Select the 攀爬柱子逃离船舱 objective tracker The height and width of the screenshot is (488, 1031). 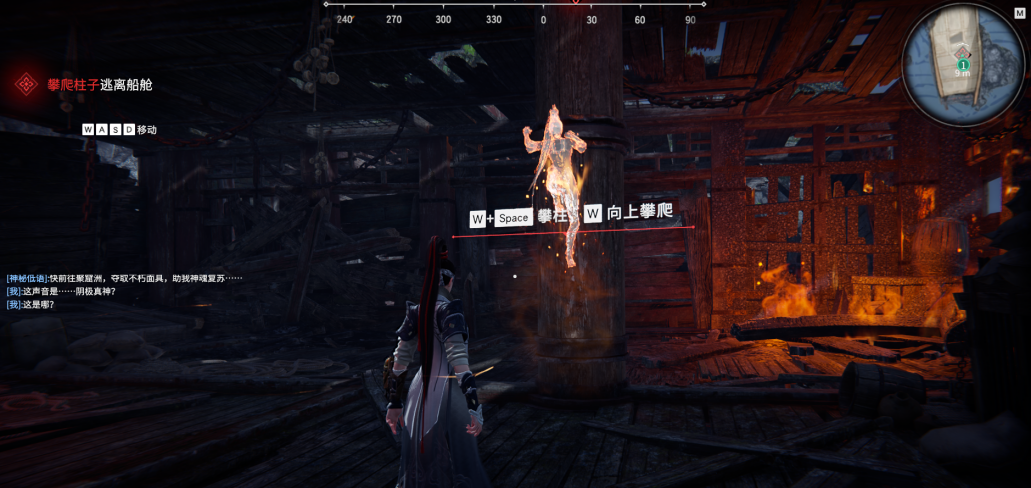(x=99, y=85)
